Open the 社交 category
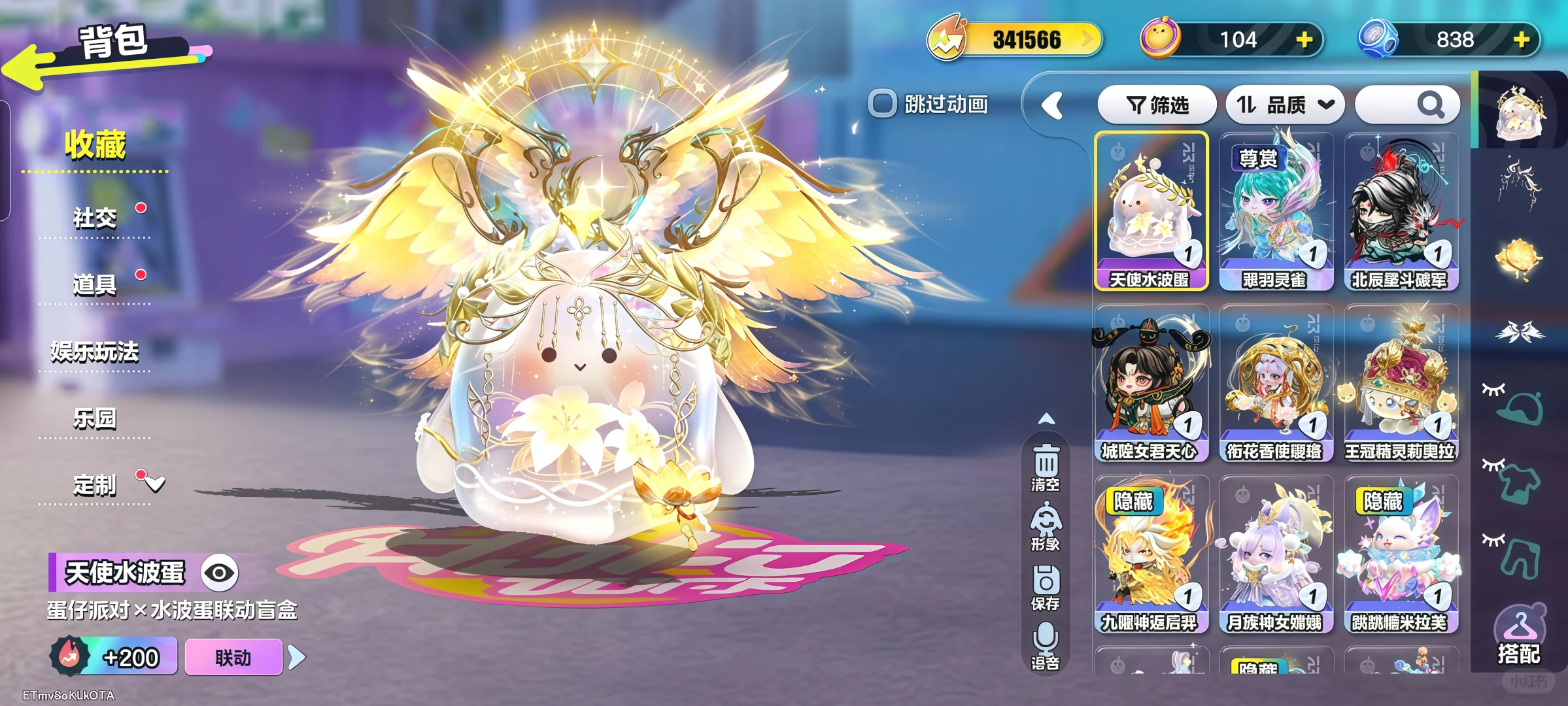This screenshot has height=706, width=1568. pos(95,218)
